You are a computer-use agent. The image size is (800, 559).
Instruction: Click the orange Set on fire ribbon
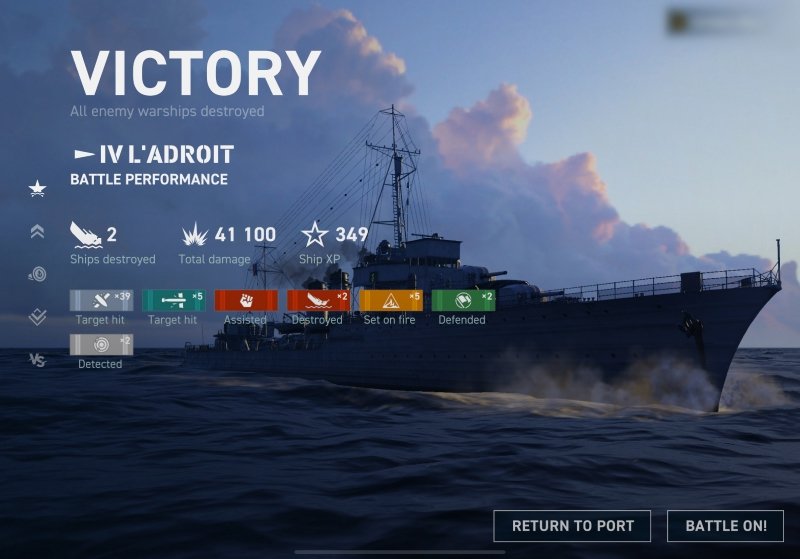pyautogui.click(x=390, y=300)
